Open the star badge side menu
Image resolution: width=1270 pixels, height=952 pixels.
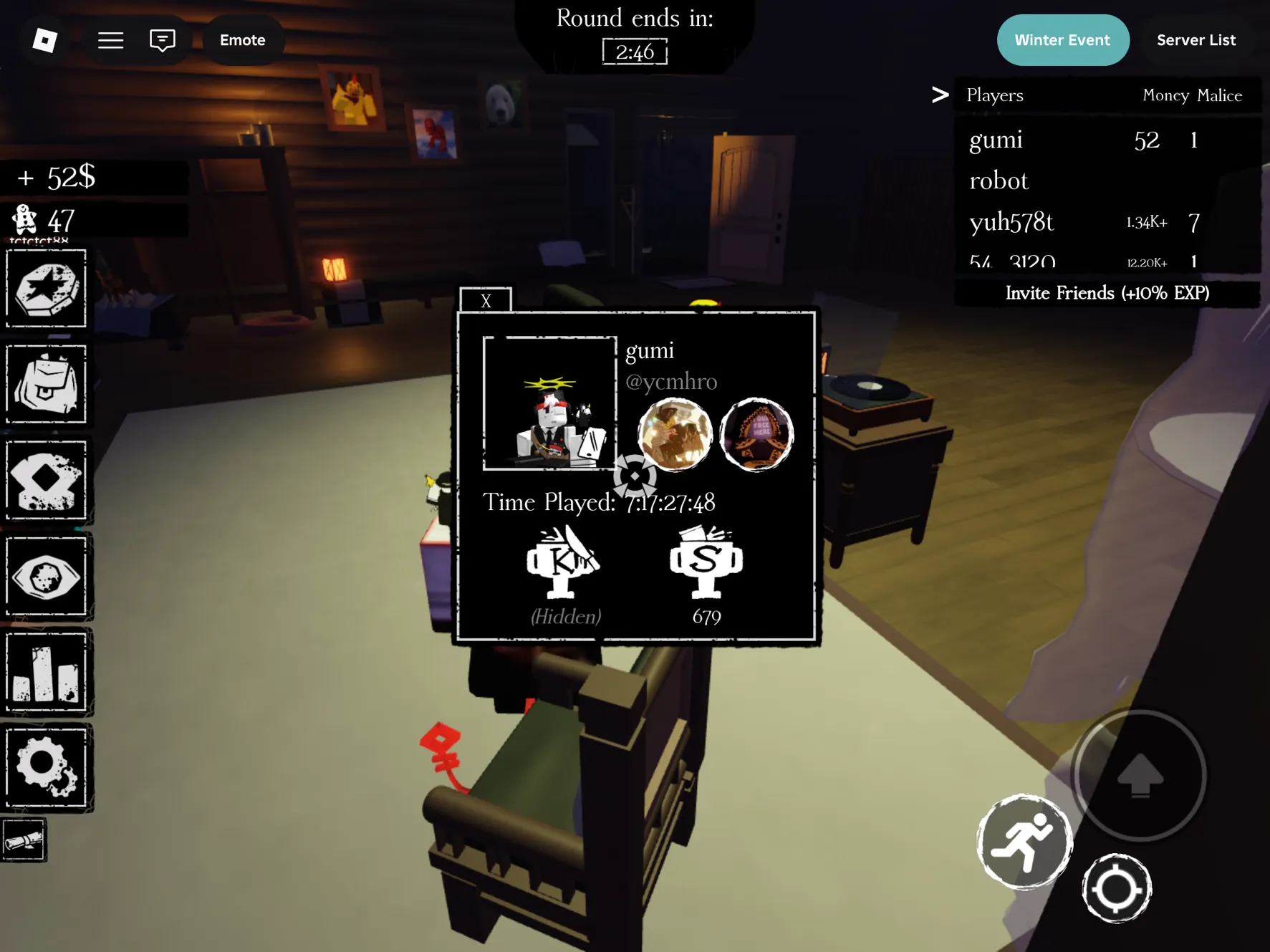[47, 289]
